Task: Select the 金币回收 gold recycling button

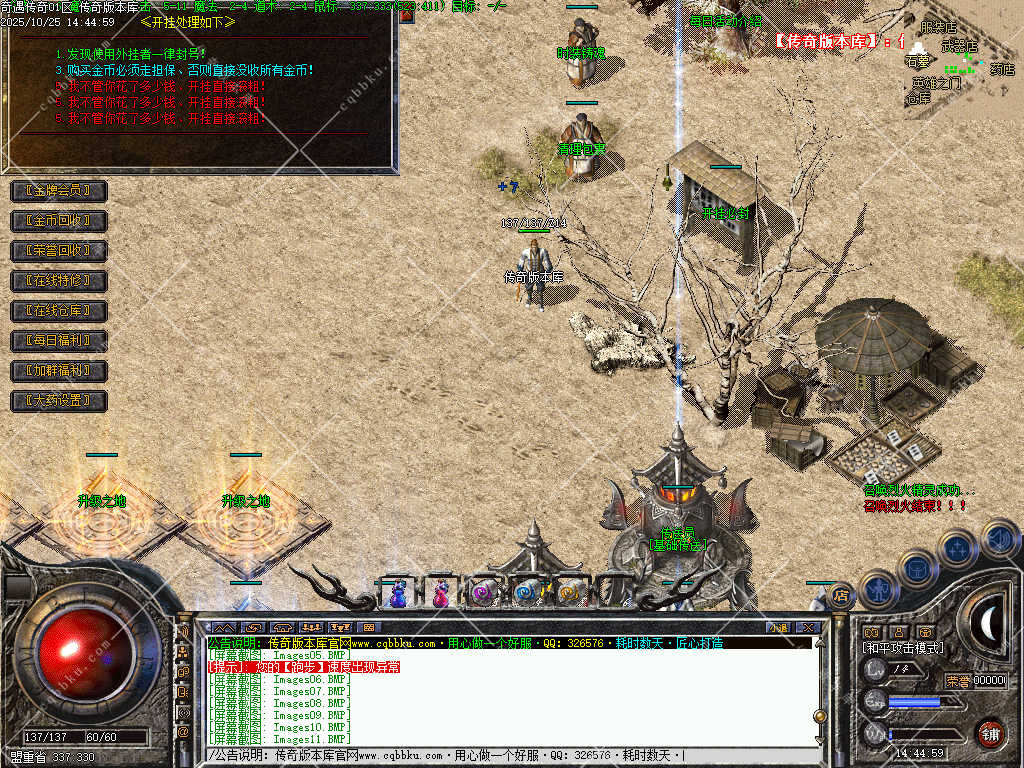Action: click(x=58, y=220)
